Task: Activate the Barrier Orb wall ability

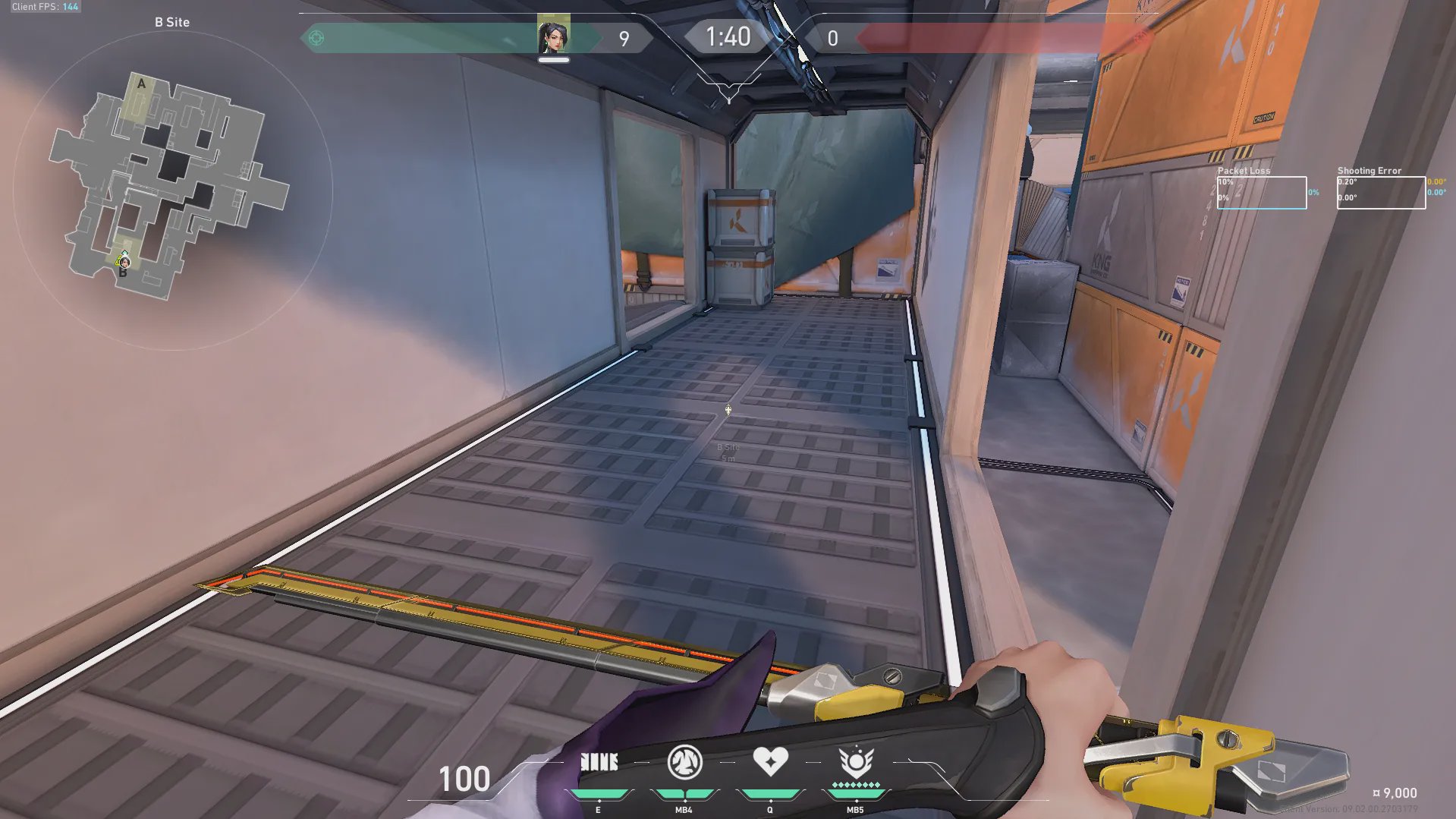Action: tap(599, 762)
